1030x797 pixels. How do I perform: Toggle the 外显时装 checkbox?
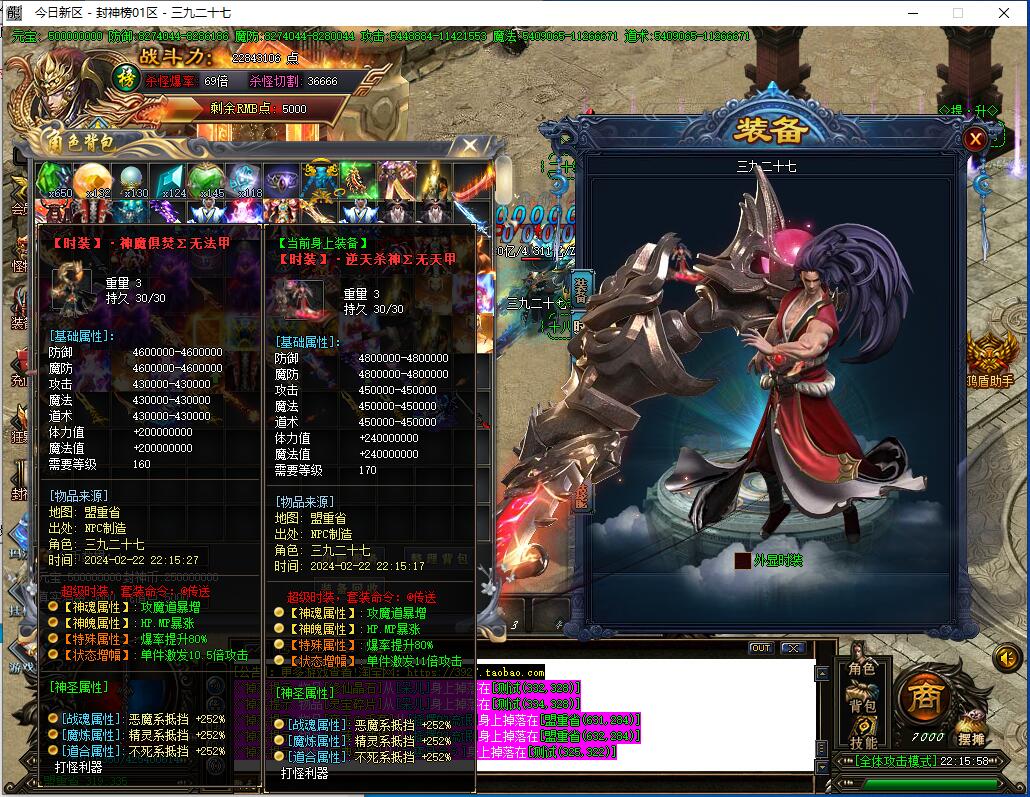(x=742, y=561)
